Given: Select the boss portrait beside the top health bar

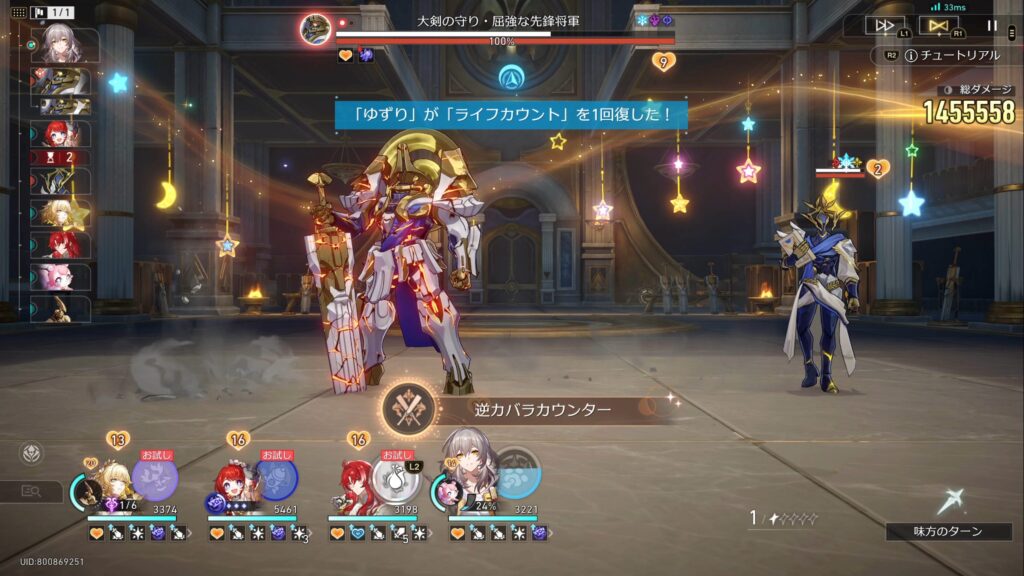Looking at the screenshot, I should coord(316,29).
